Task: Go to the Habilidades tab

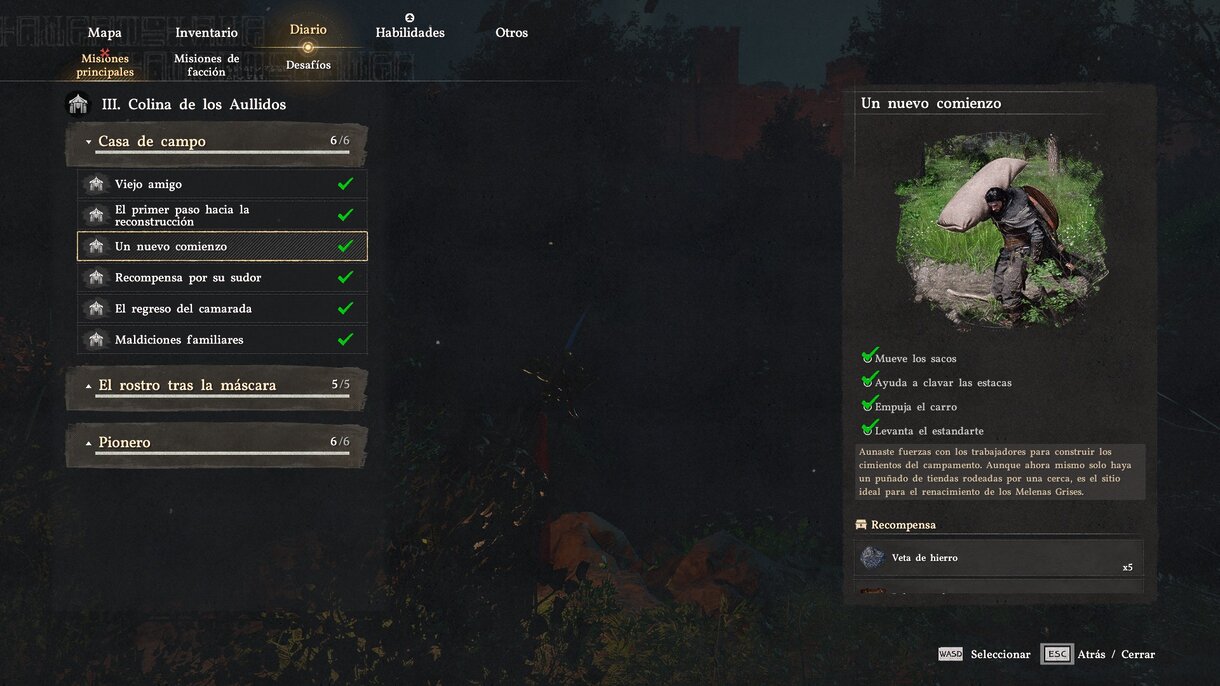Action: click(x=410, y=33)
